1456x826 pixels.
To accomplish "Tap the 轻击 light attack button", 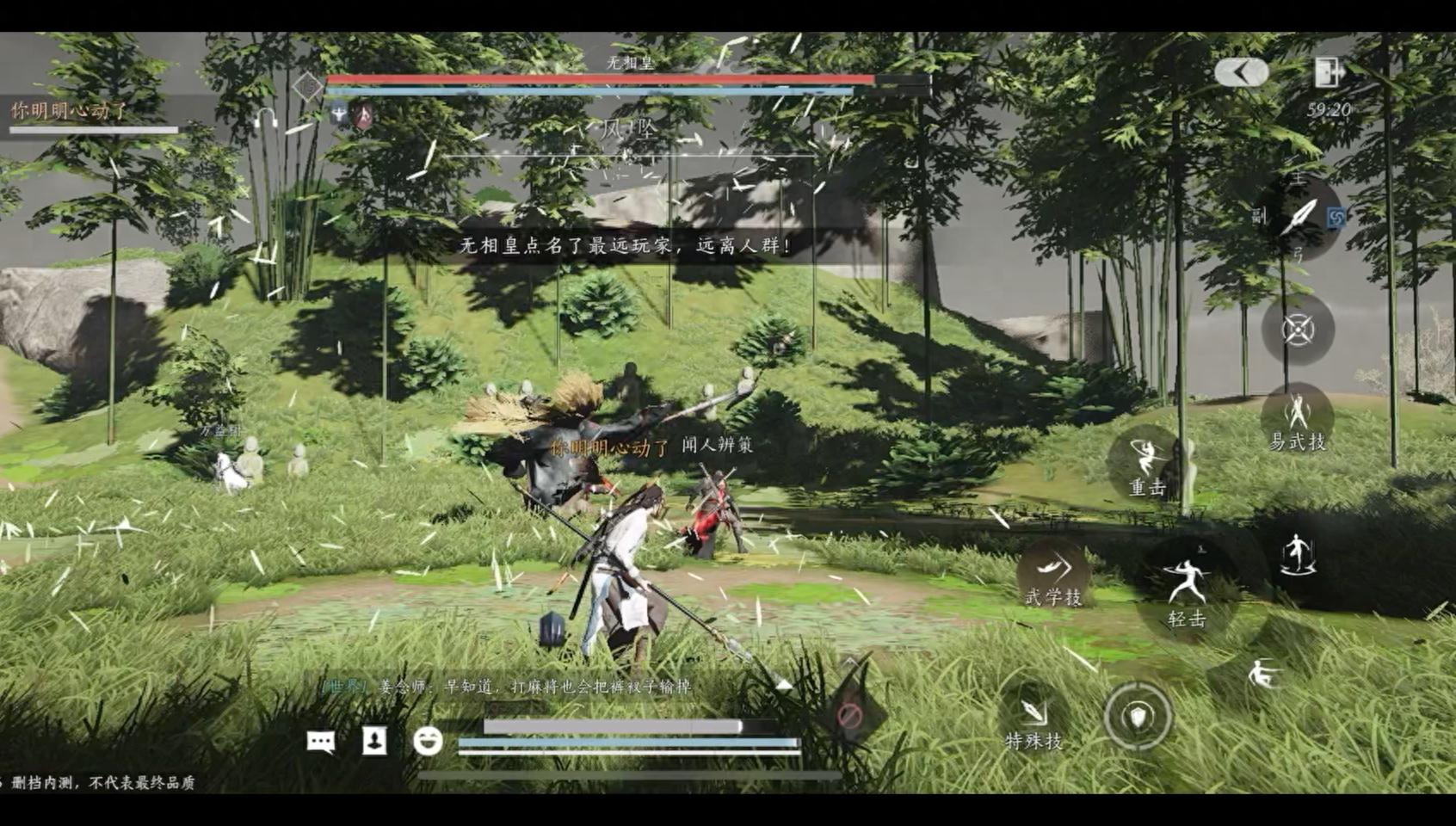I will coord(1186,589).
